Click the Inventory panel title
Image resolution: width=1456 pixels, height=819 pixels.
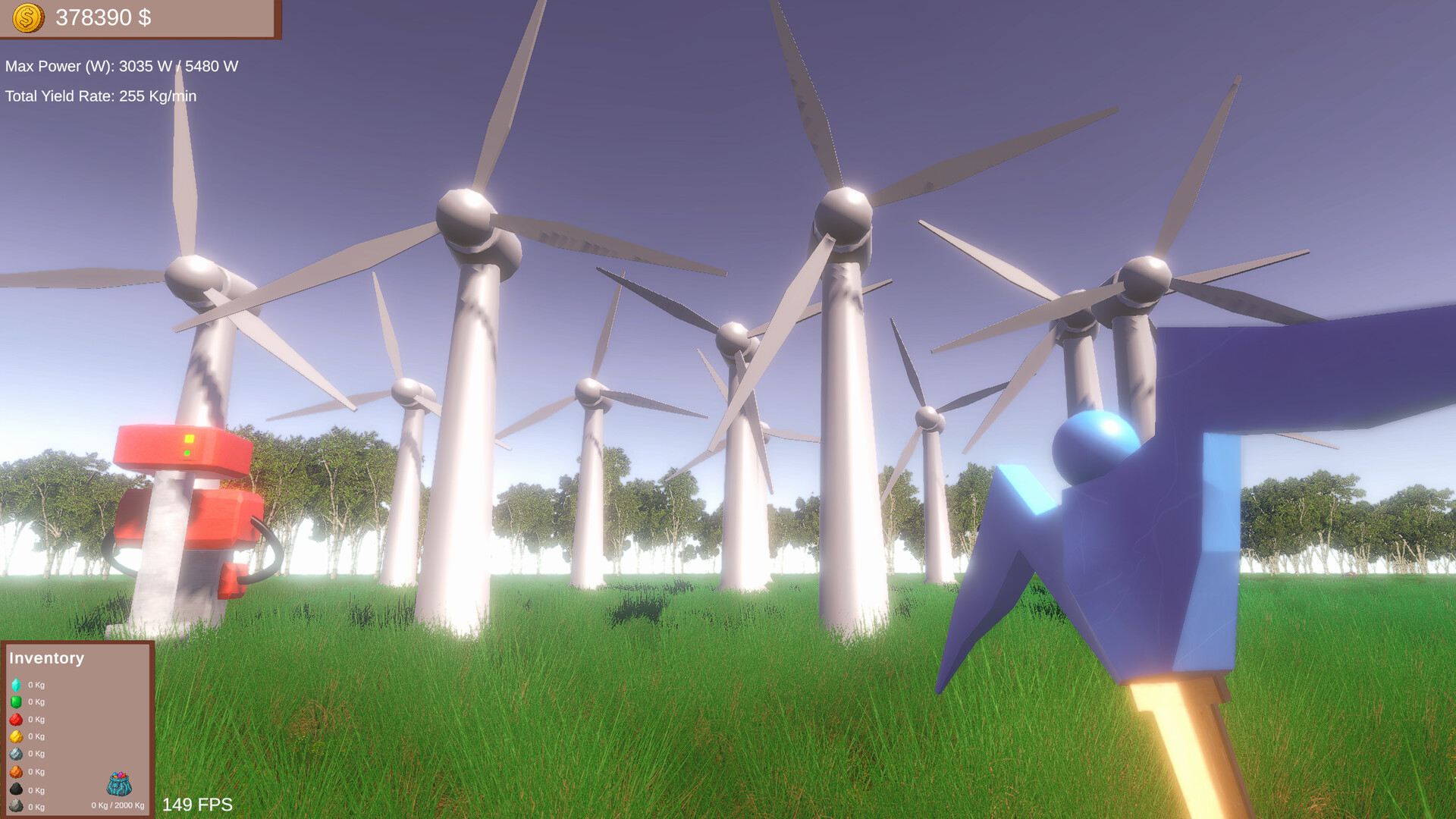pyautogui.click(x=47, y=658)
